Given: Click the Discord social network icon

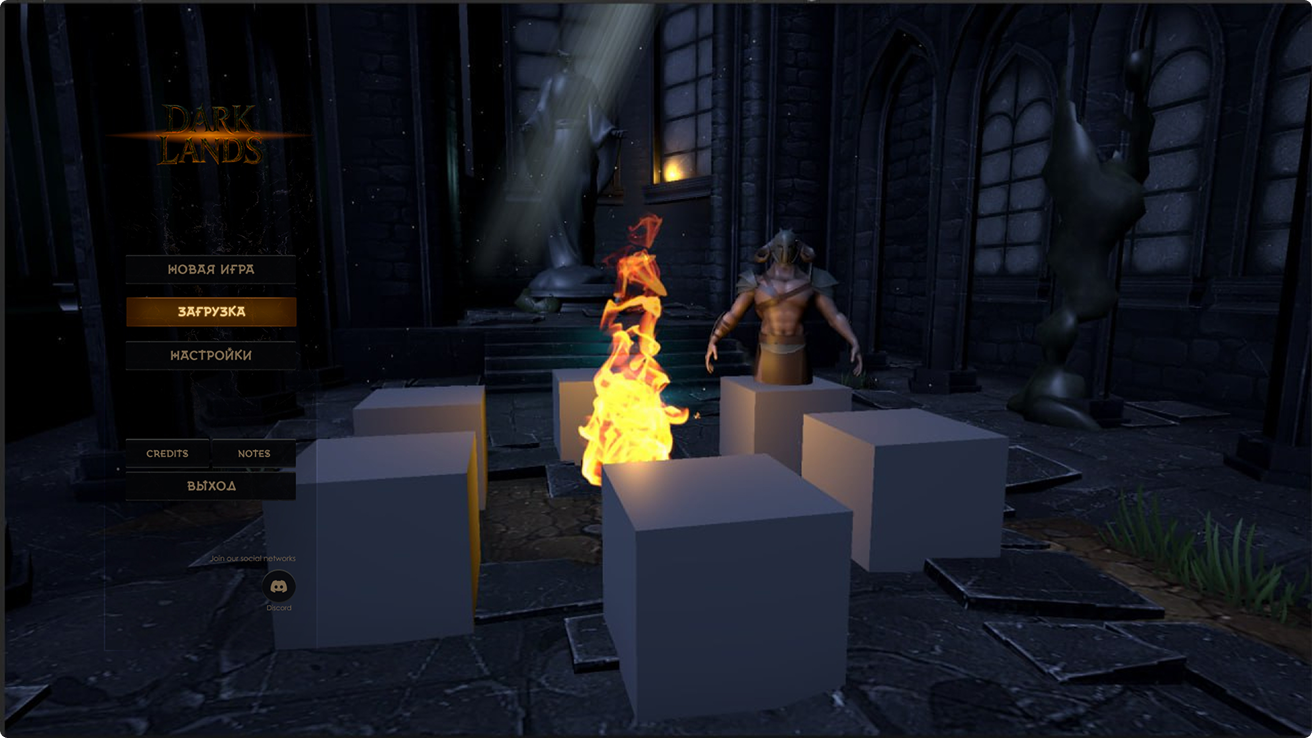Looking at the screenshot, I should click(x=280, y=587).
